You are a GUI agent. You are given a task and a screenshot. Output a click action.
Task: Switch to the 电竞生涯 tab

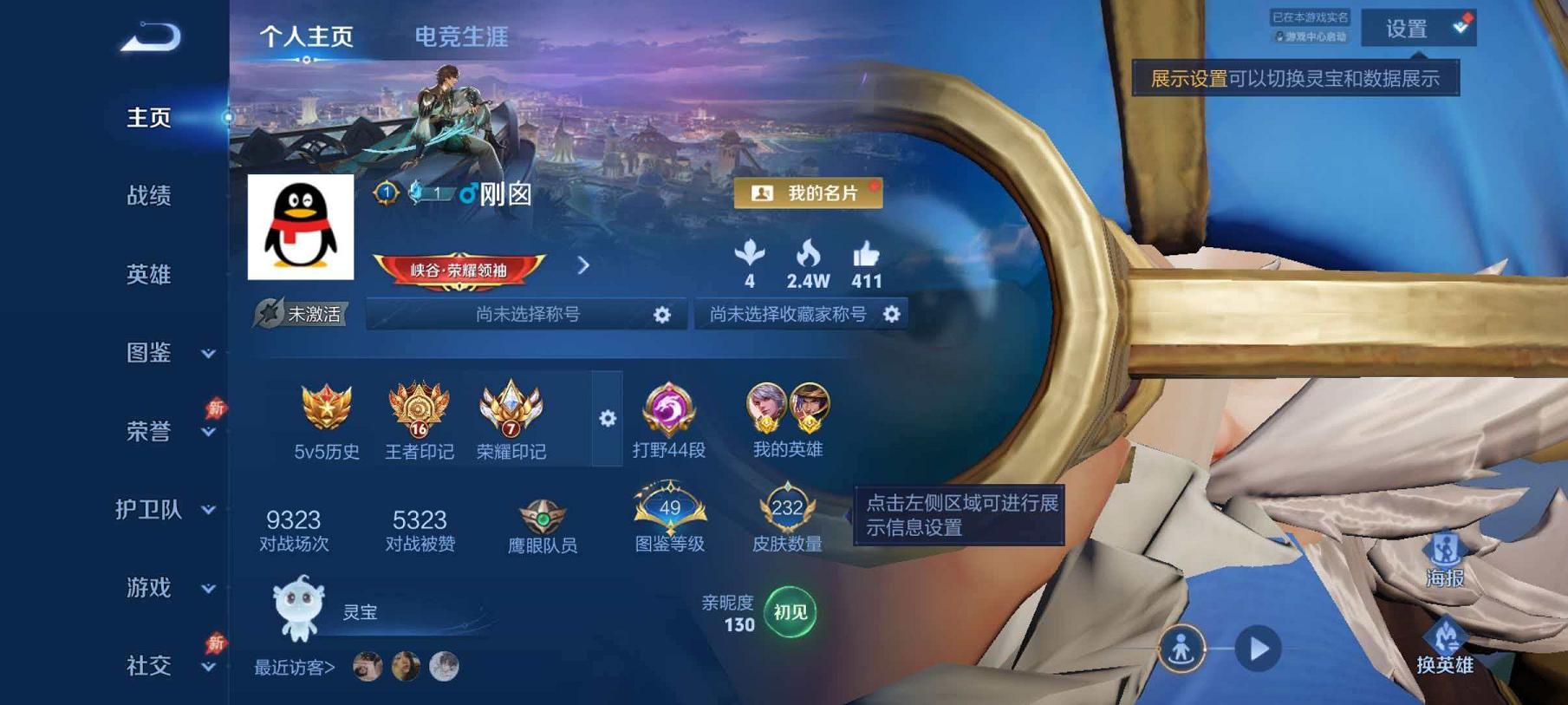coord(460,36)
